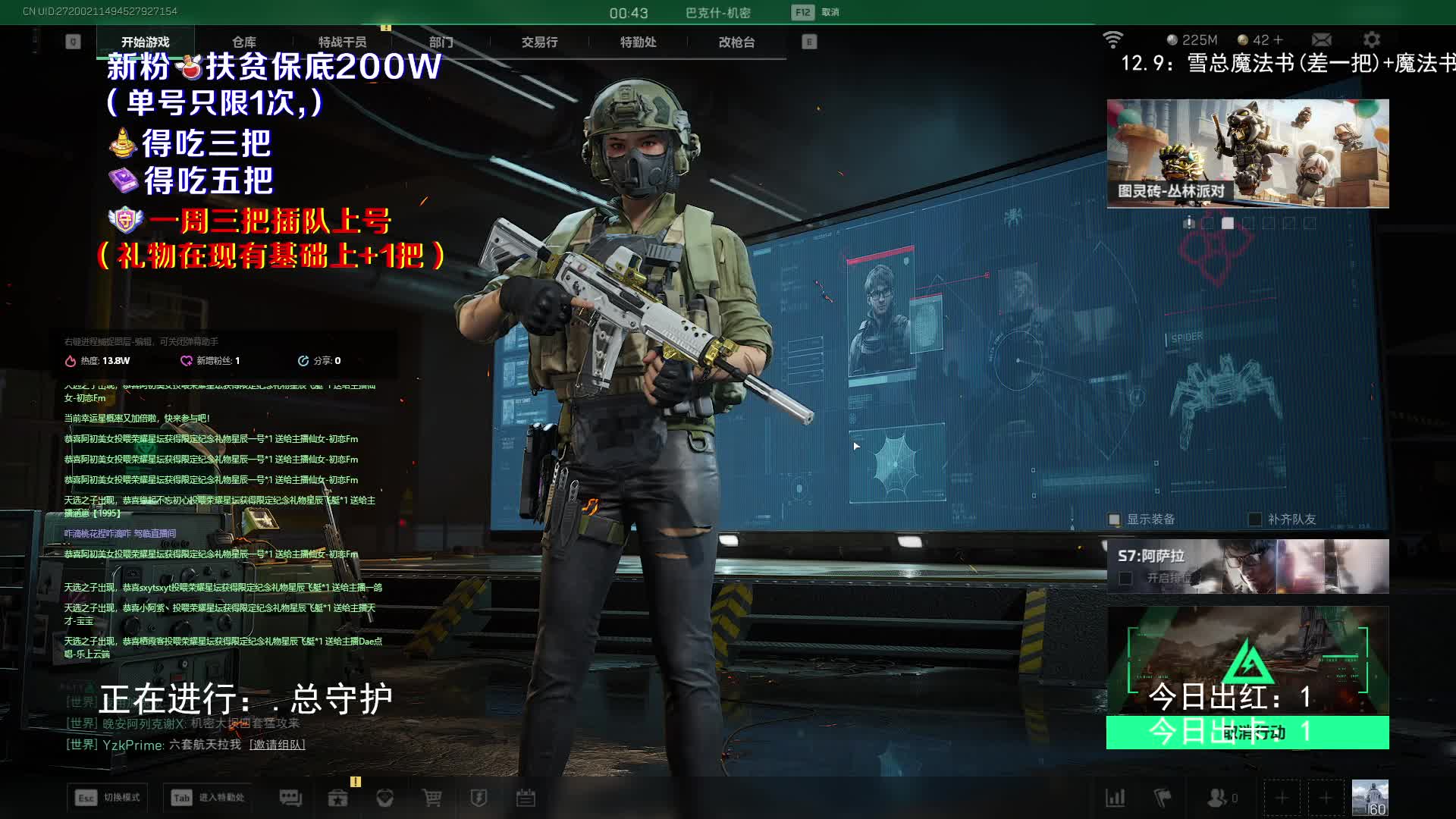Open the 仓库 warehouse tab
This screenshot has width=1456, height=819.
[243, 42]
